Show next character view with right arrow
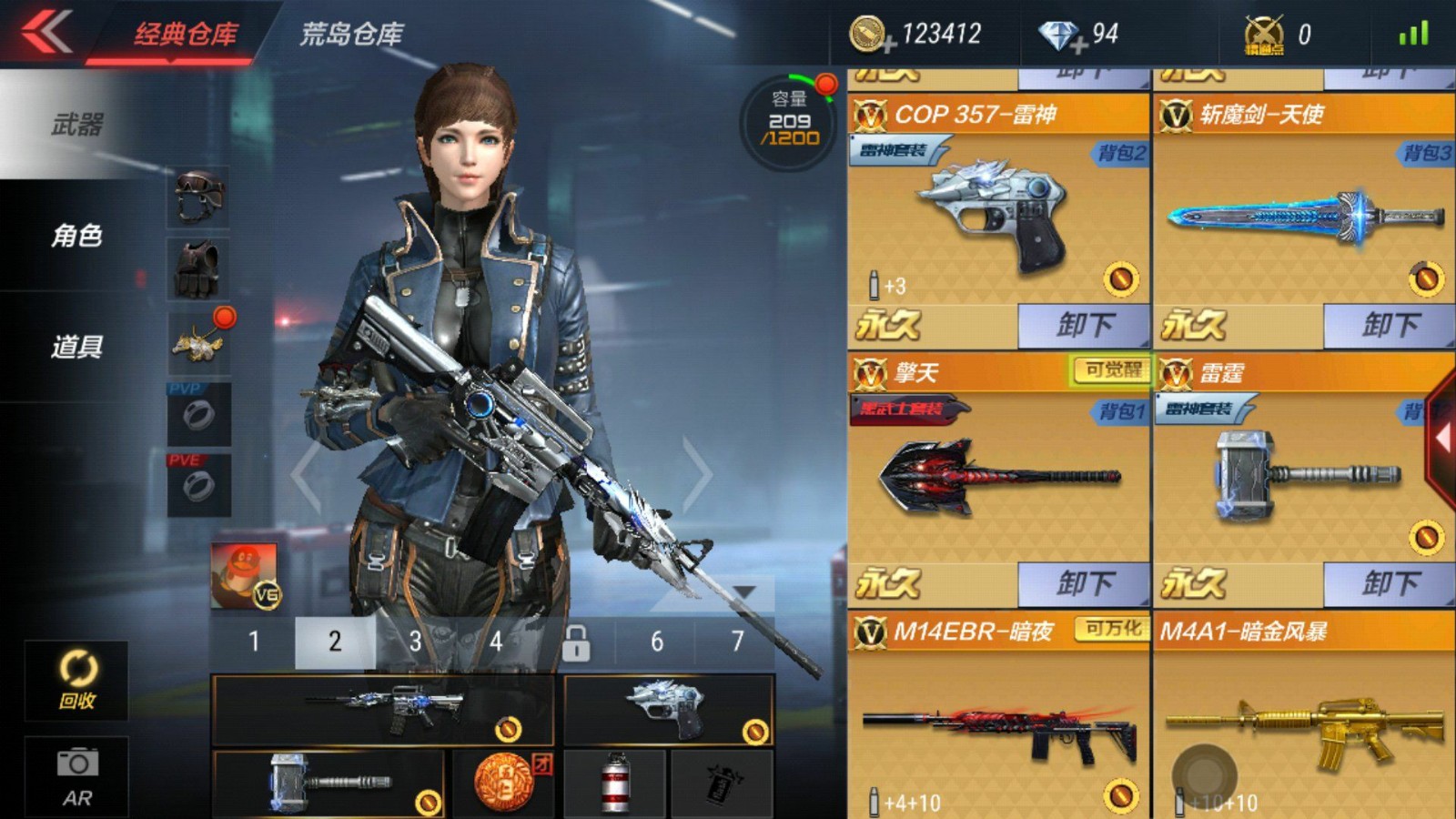 697,473
